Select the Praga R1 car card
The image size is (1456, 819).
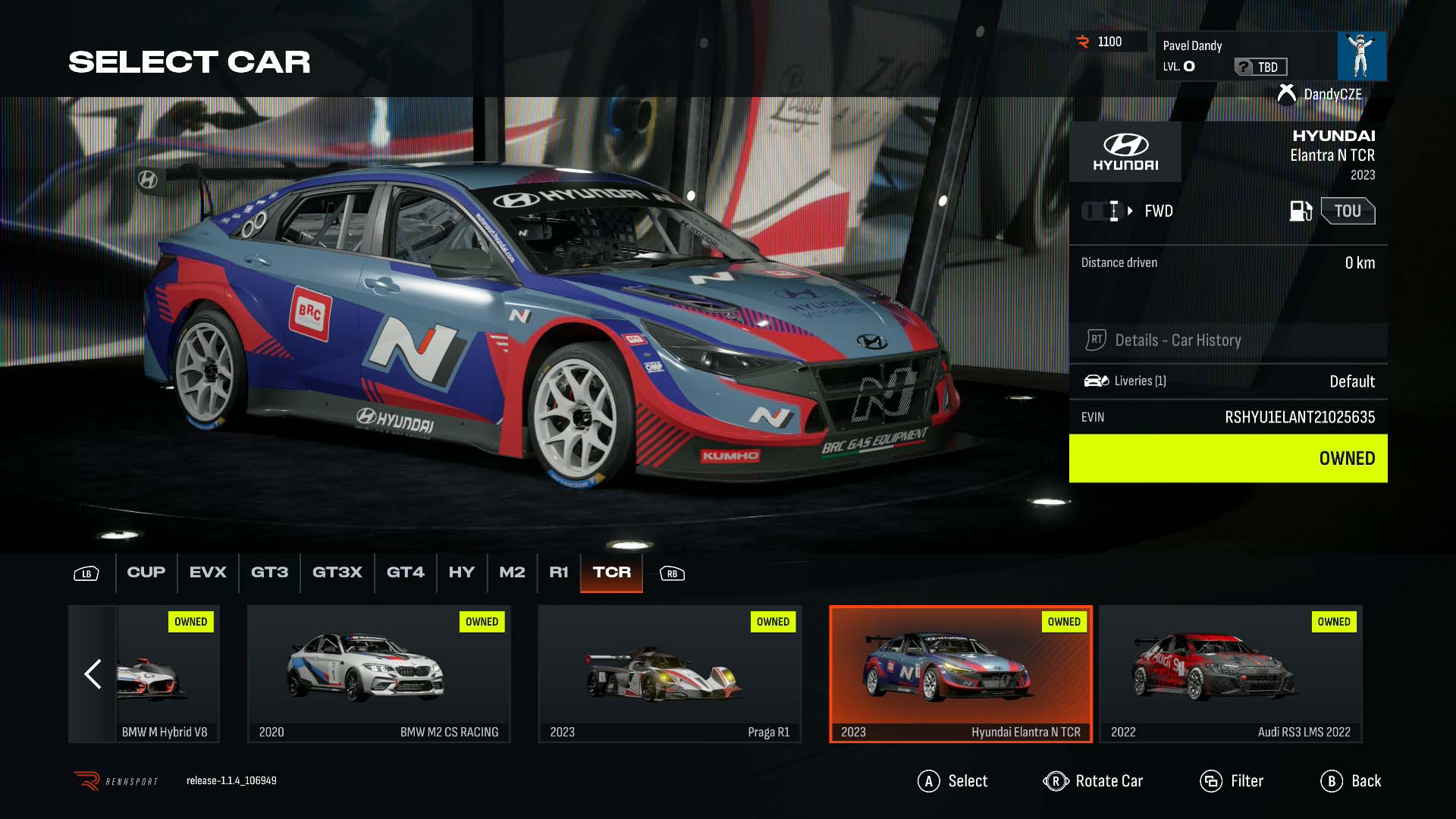(x=670, y=673)
